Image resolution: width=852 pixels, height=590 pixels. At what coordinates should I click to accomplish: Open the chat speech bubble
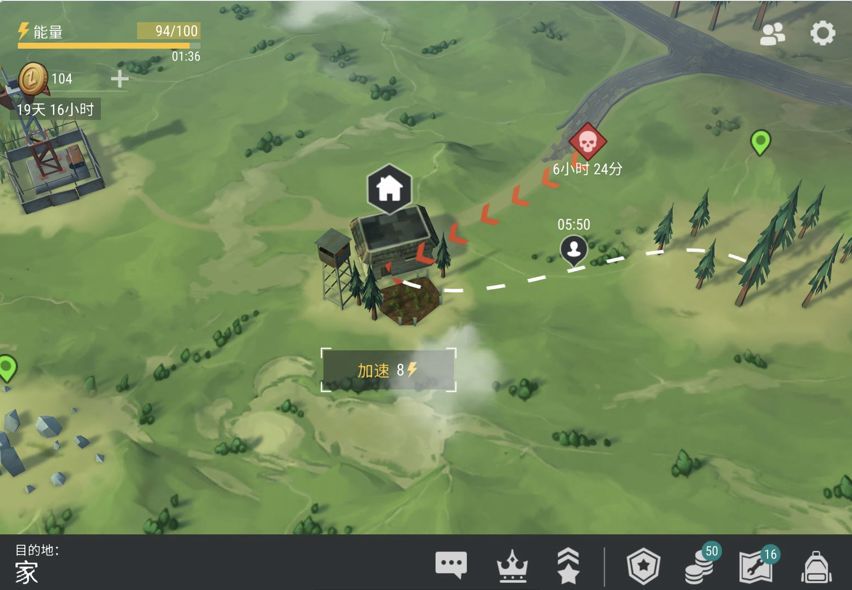click(x=451, y=565)
